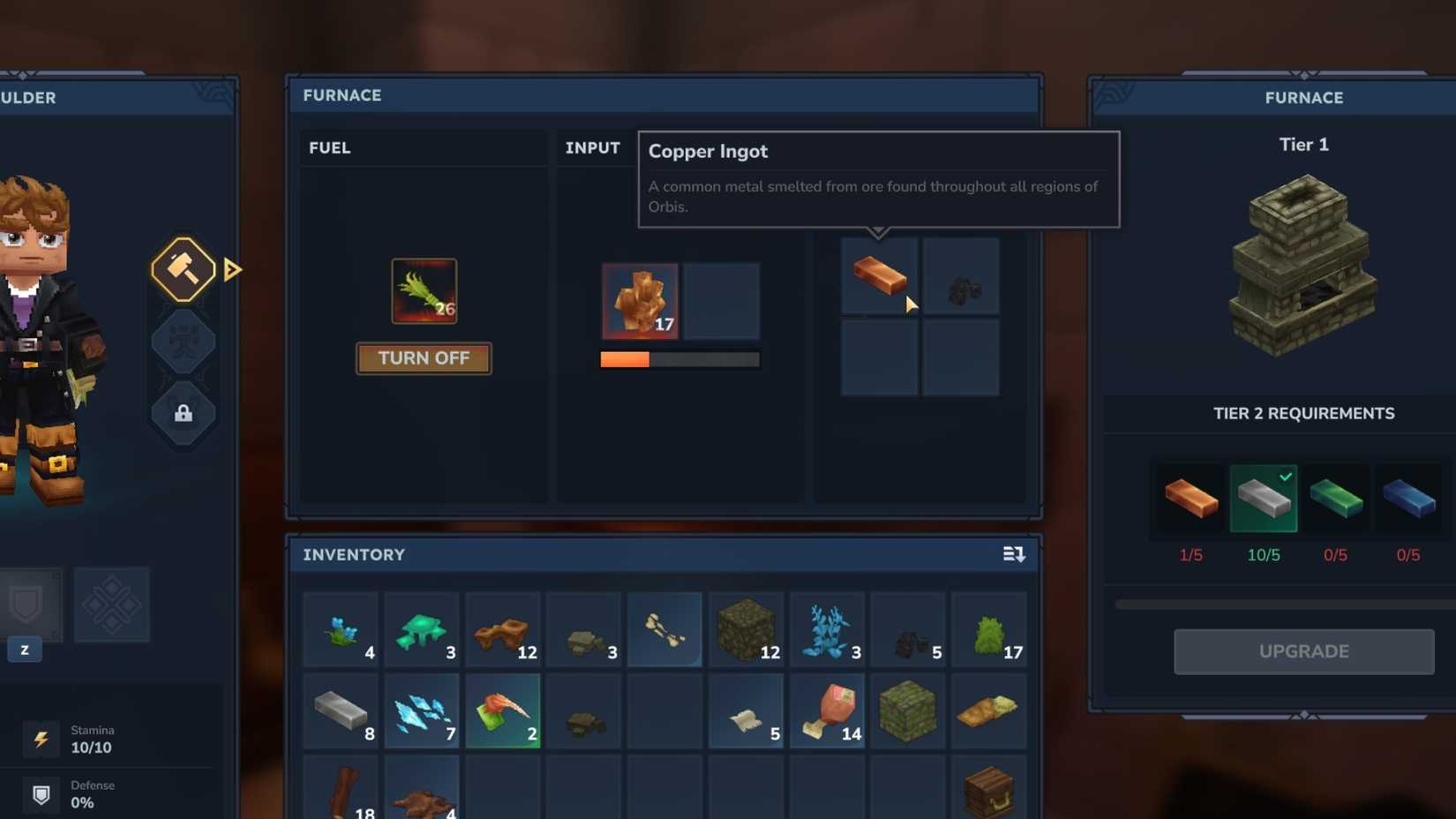Expand the arrow beside the hammer icon
This screenshot has width=1456, height=819.
231,270
